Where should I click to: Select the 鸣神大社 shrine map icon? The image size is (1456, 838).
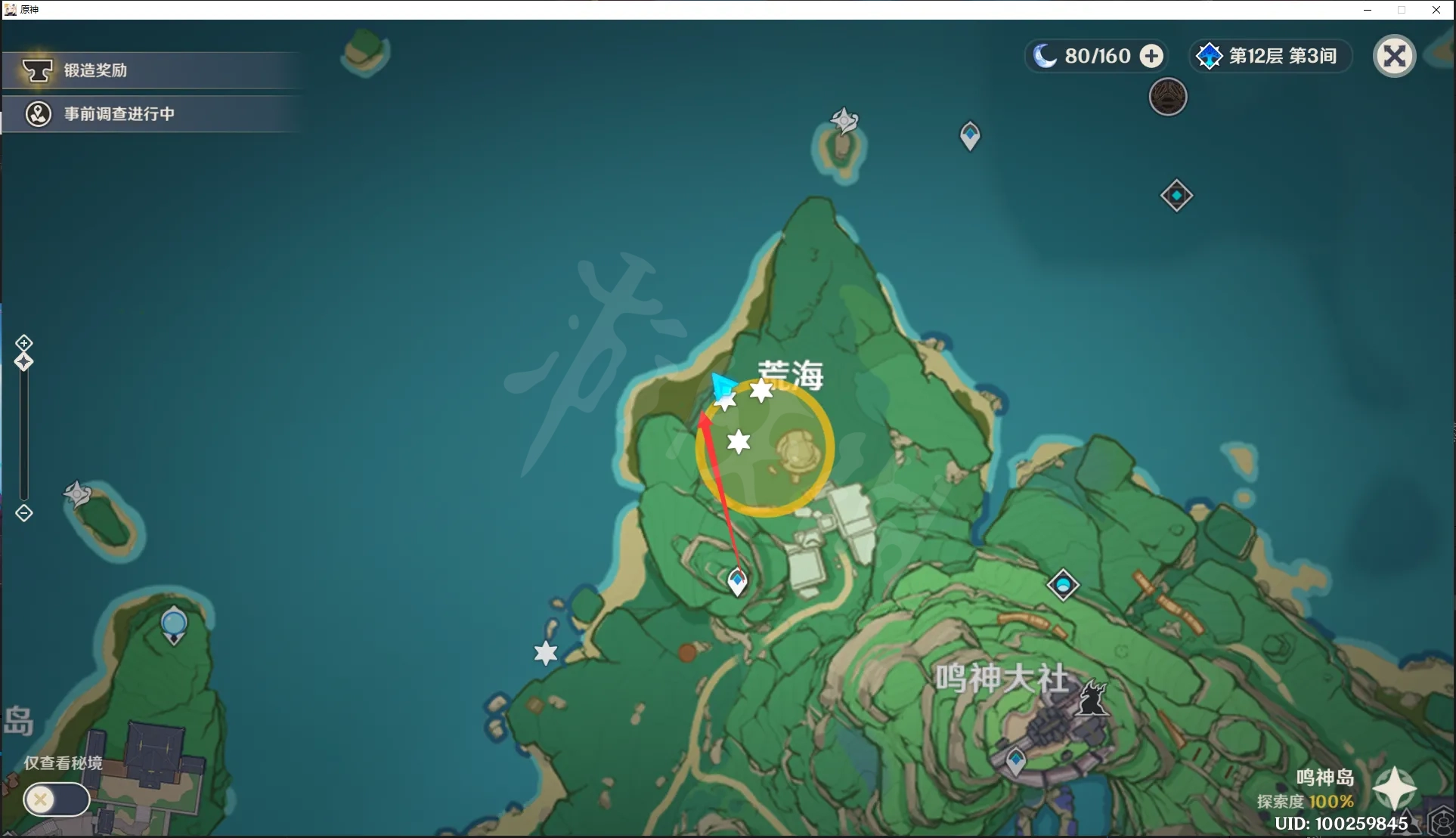click(x=1091, y=697)
